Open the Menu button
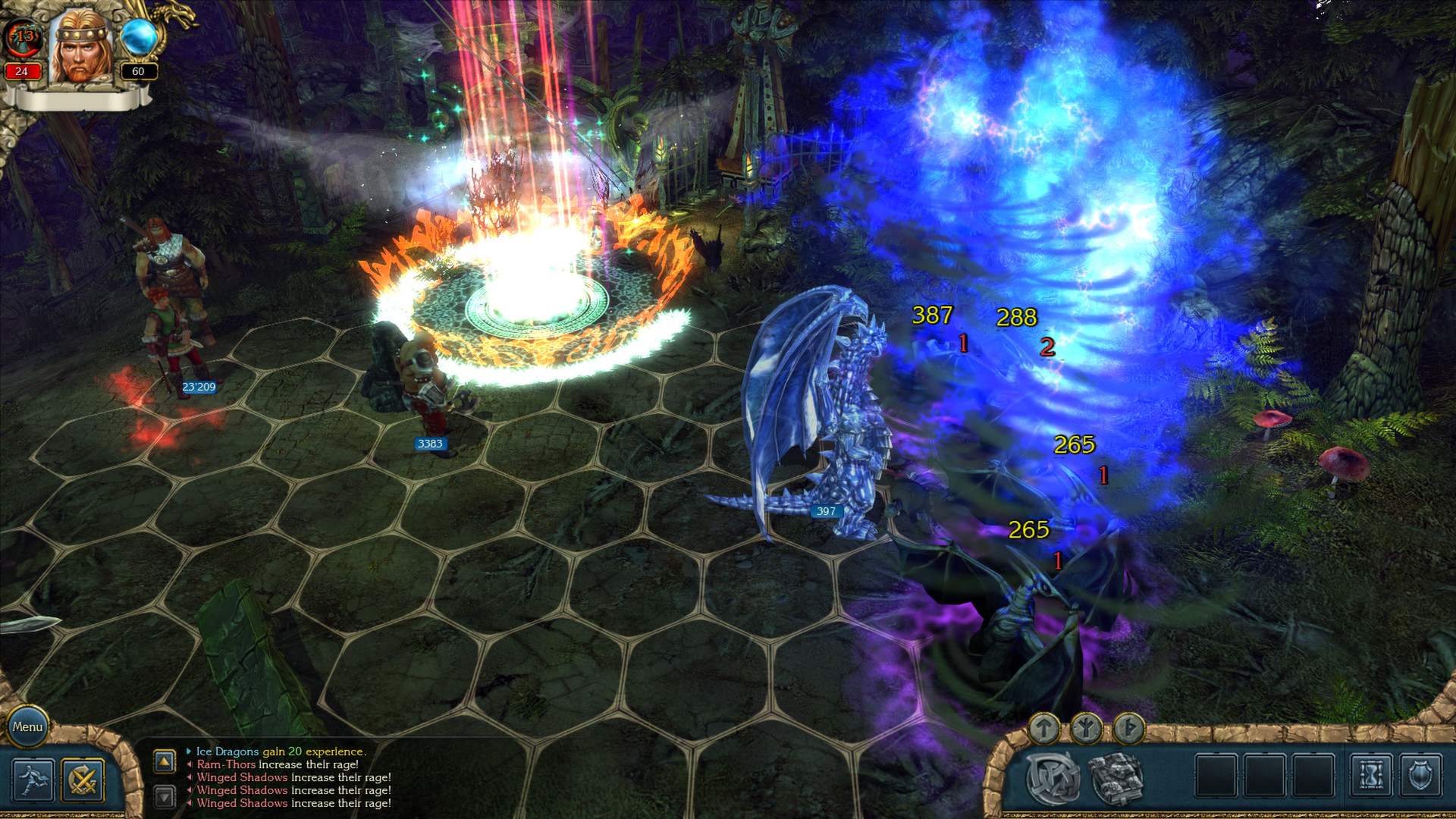This screenshot has width=1456, height=819. [29, 726]
